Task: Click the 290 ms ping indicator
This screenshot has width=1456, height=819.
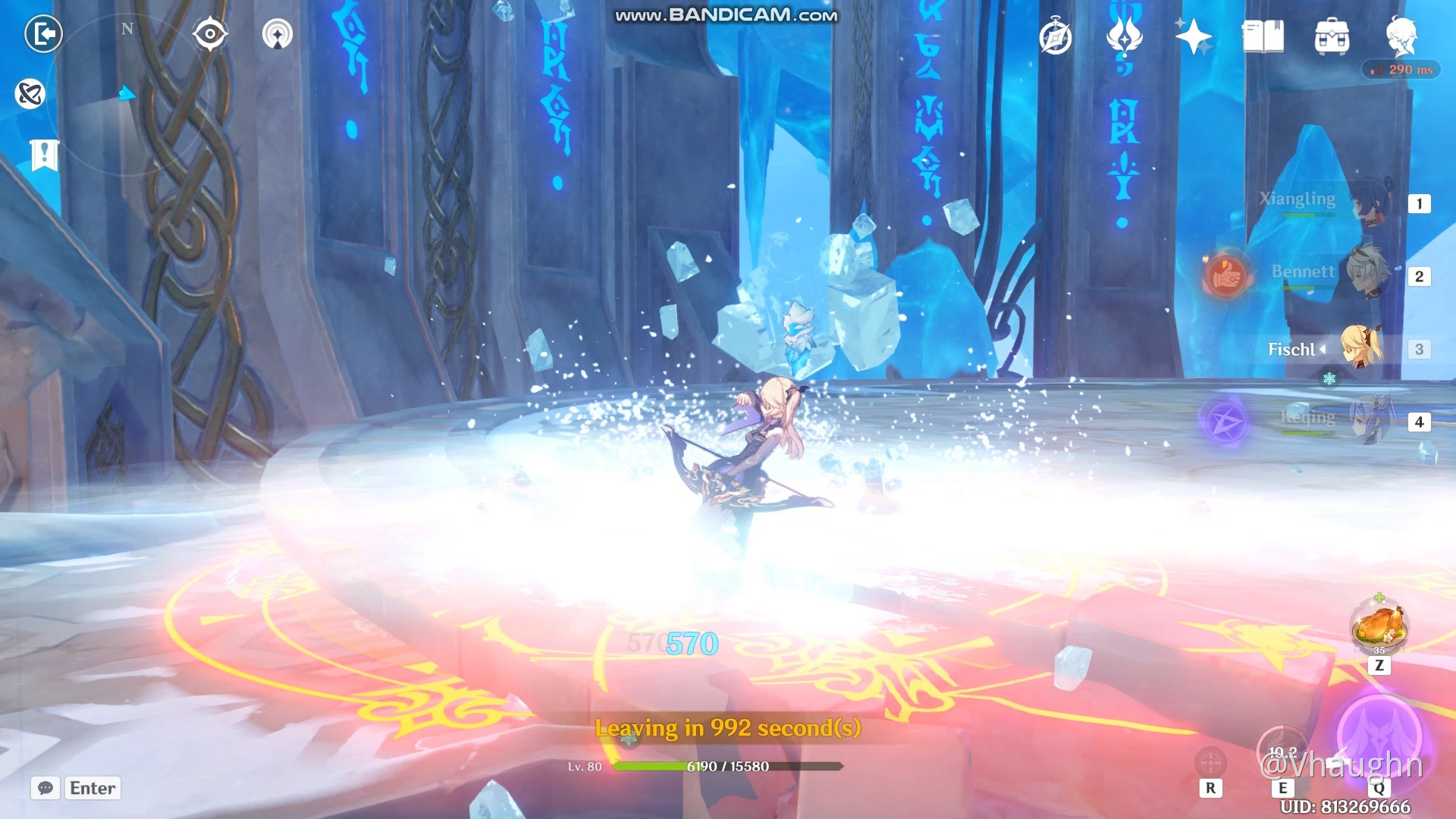Action: [1400, 69]
